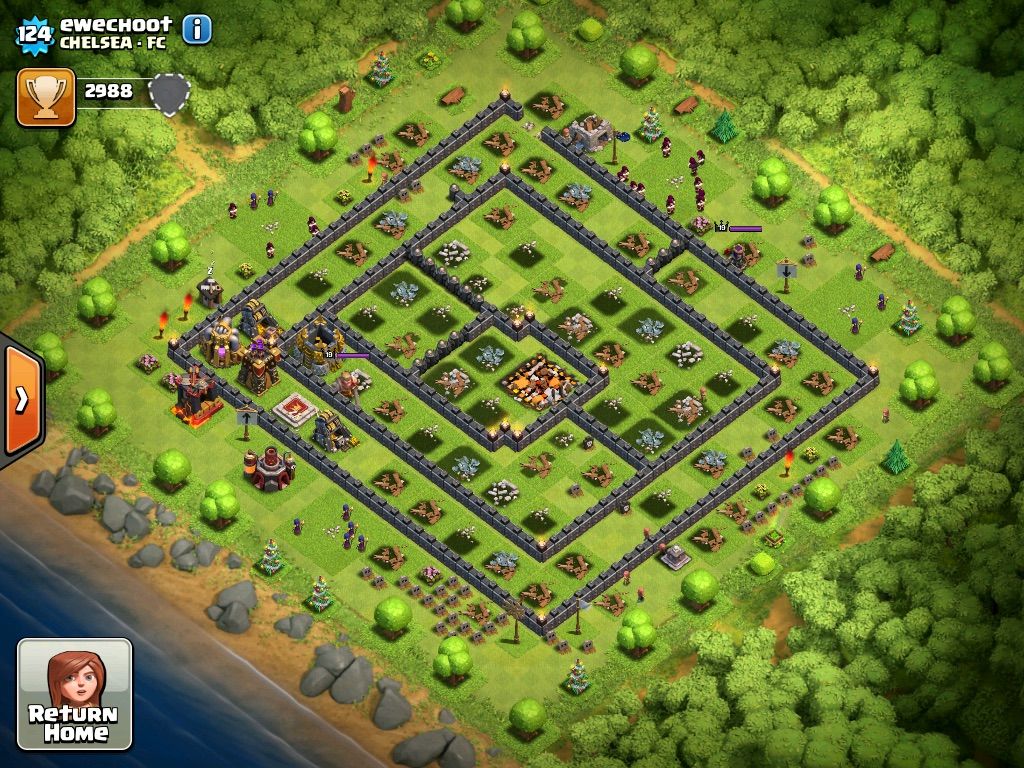
Task: Open ewechoot's player info
Action: pyautogui.click(x=196, y=30)
